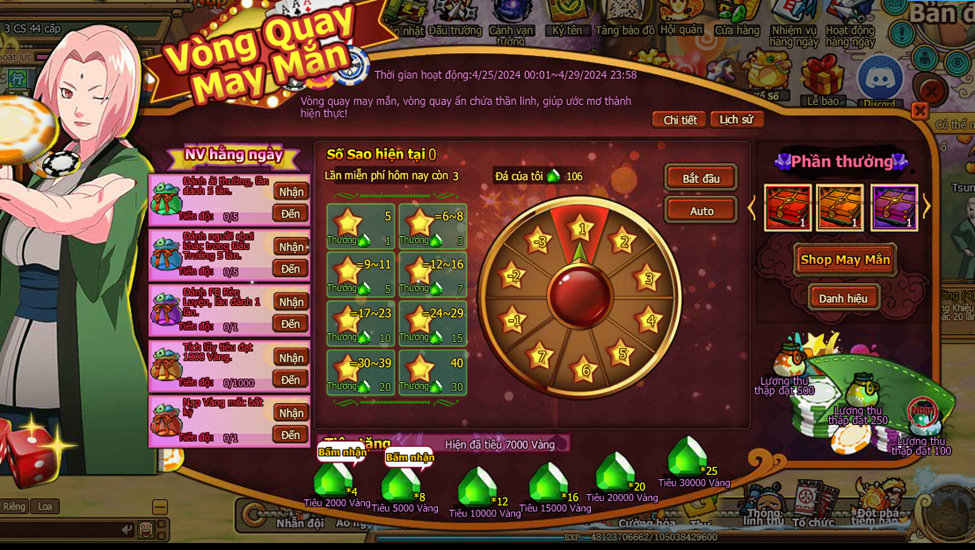Claim the Tiêu 2000 Vàng gem reward
Viewport: 975px width, 550px height.
tap(340, 453)
